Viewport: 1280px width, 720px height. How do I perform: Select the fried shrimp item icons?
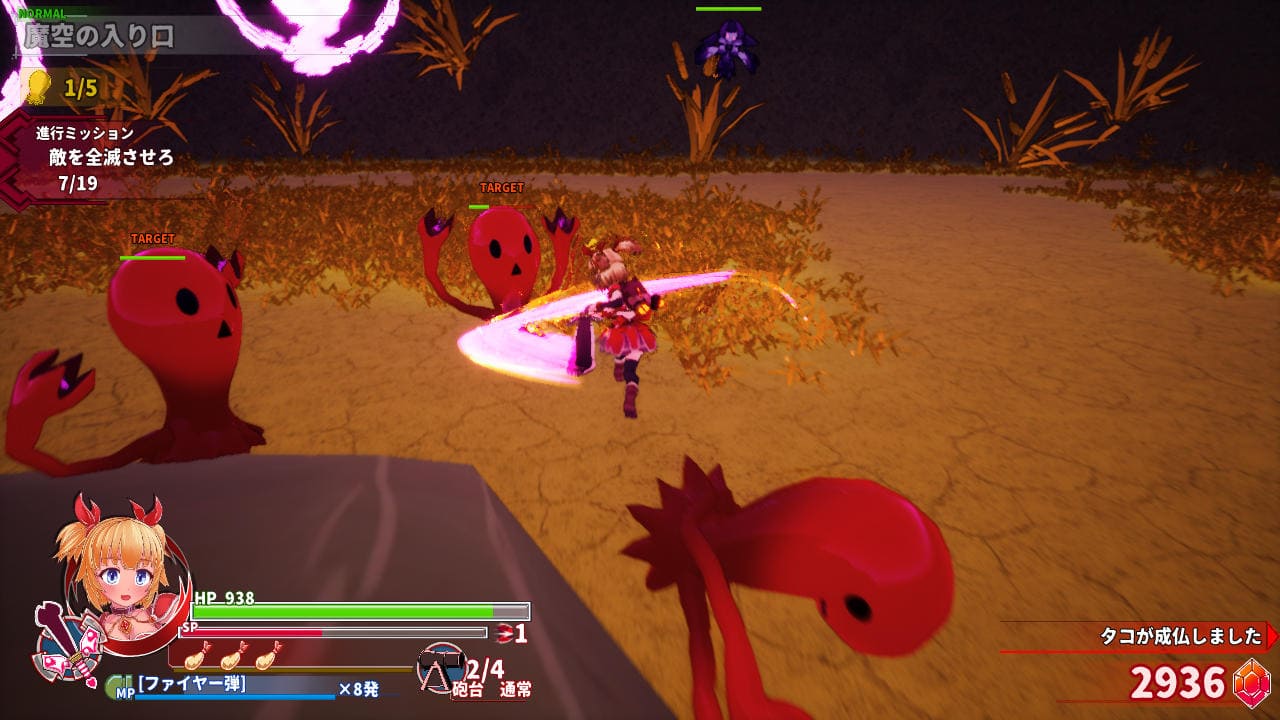[x=232, y=656]
